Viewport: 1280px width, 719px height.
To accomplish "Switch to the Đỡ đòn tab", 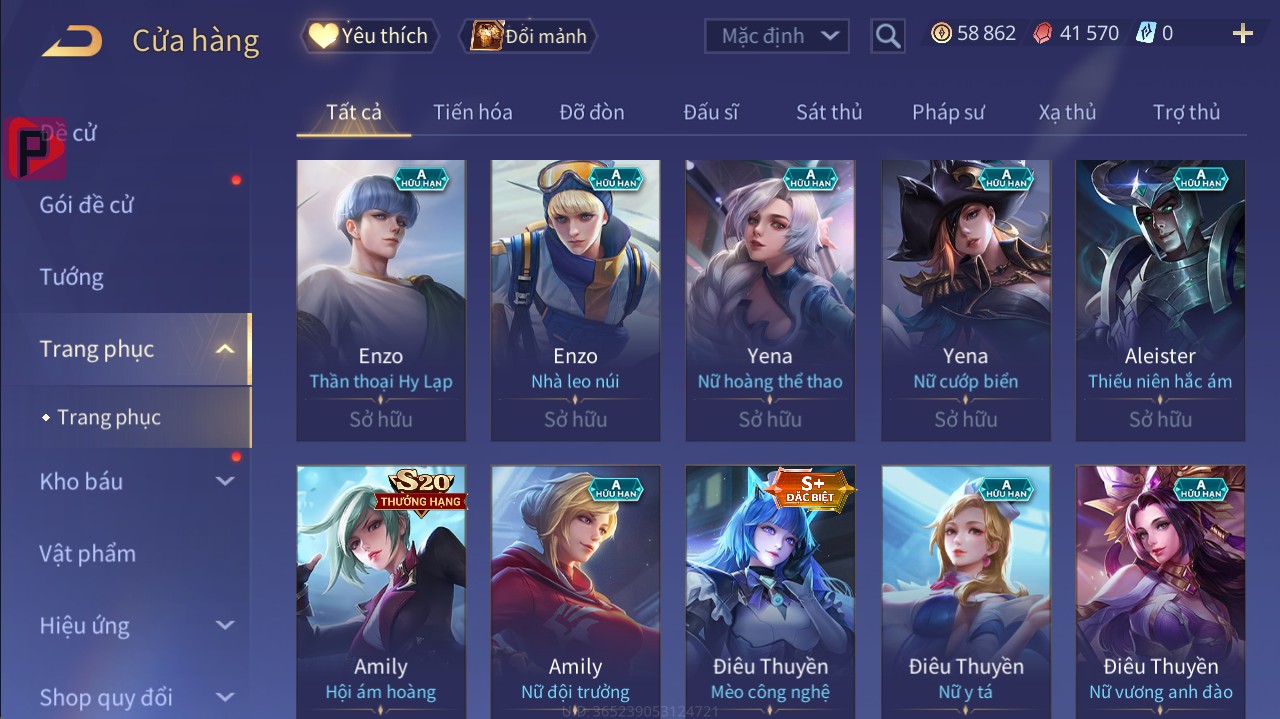I will 592,112.
